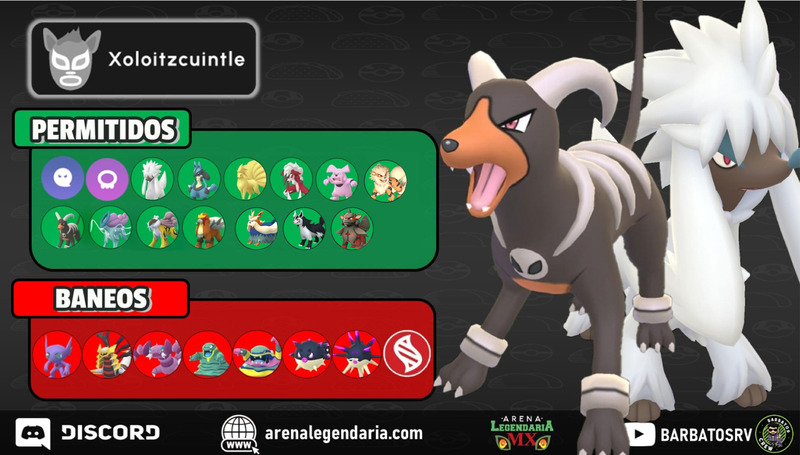Choose the banned Giratina icon

[106, 352]
